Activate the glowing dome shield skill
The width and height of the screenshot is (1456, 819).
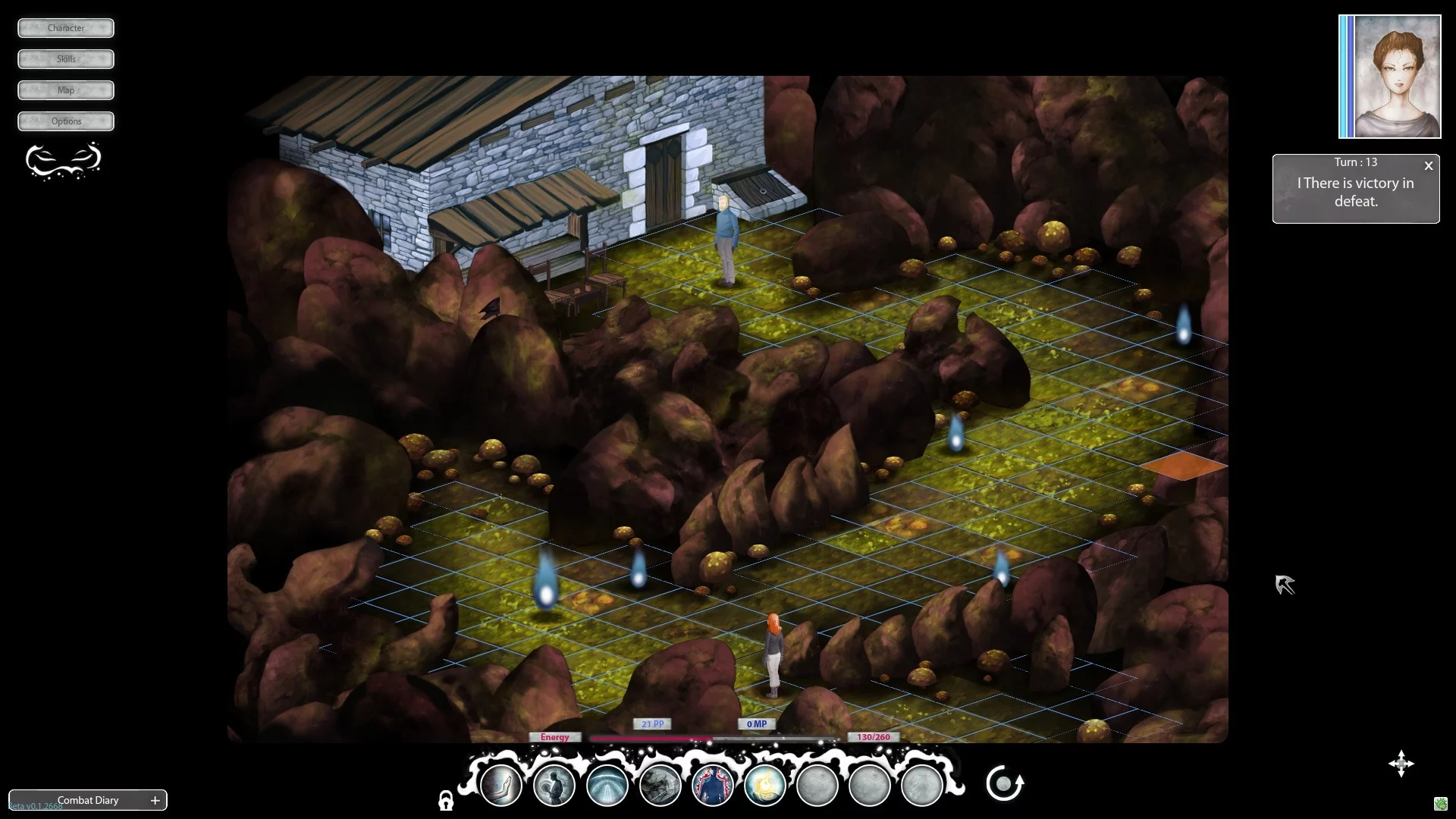point(607,785)
